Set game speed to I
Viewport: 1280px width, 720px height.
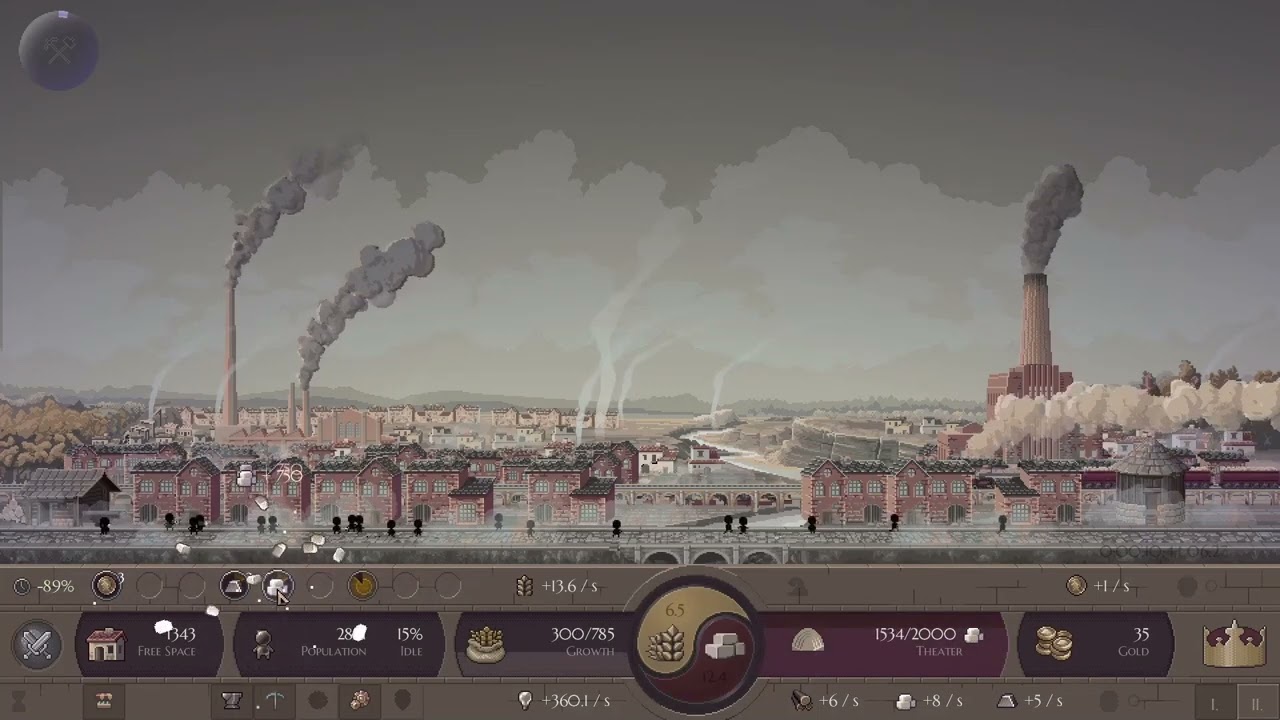[1213, 703]
